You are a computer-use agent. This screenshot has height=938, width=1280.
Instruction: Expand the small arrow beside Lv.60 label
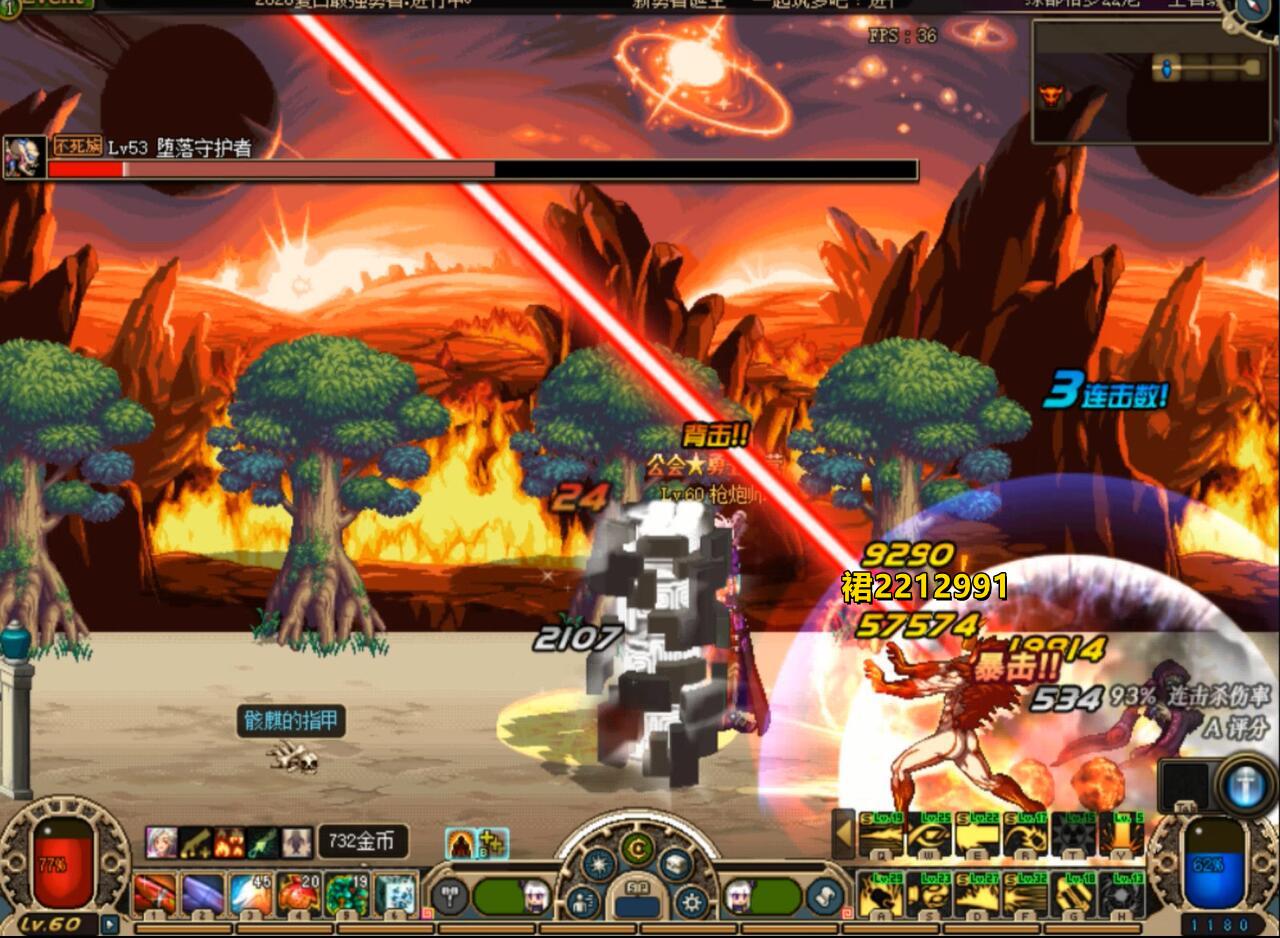coord(109,925)
